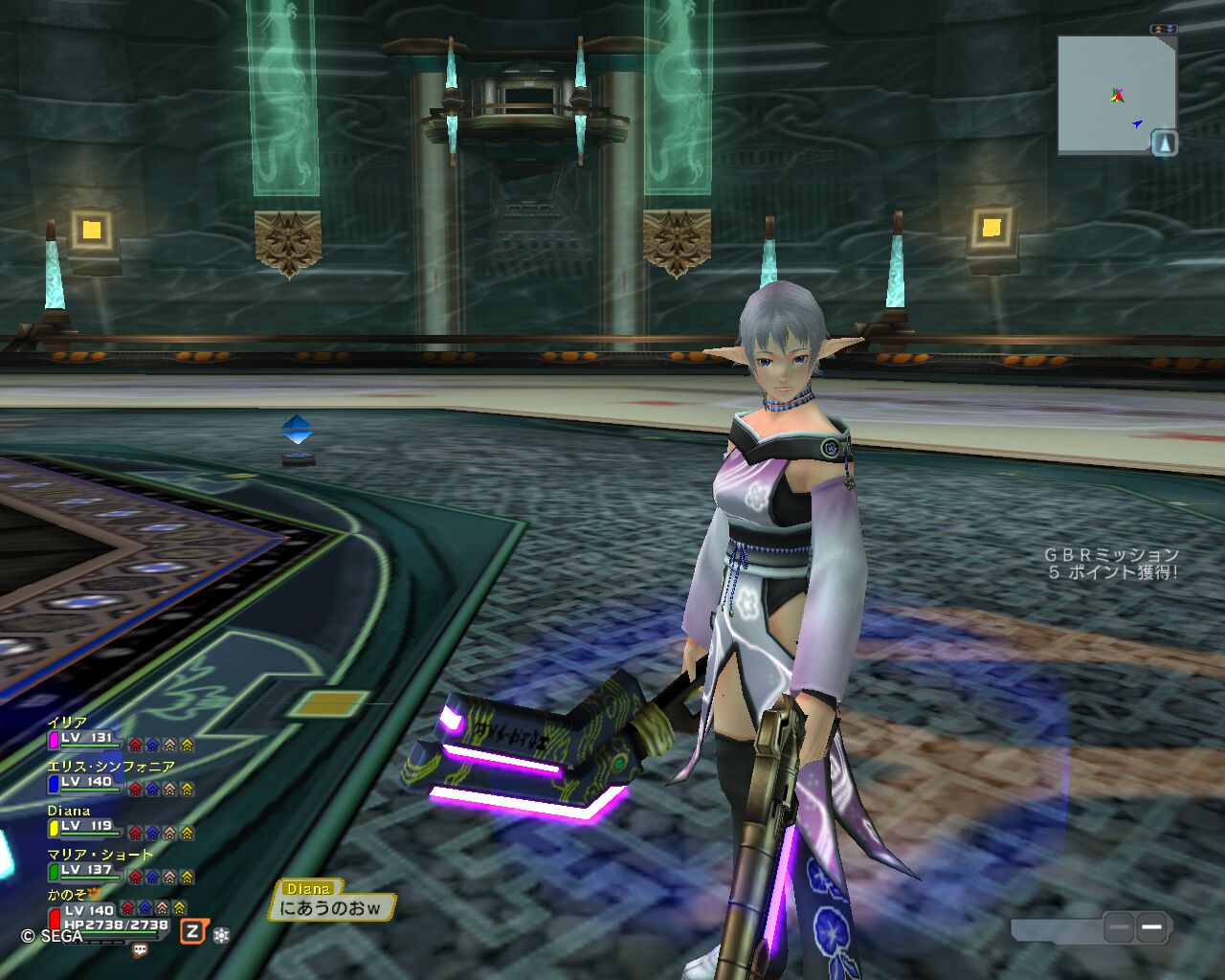This screenshot has width=1225, height=980.
Task: Open chat via the speech bubble icon
Action: 141,950
